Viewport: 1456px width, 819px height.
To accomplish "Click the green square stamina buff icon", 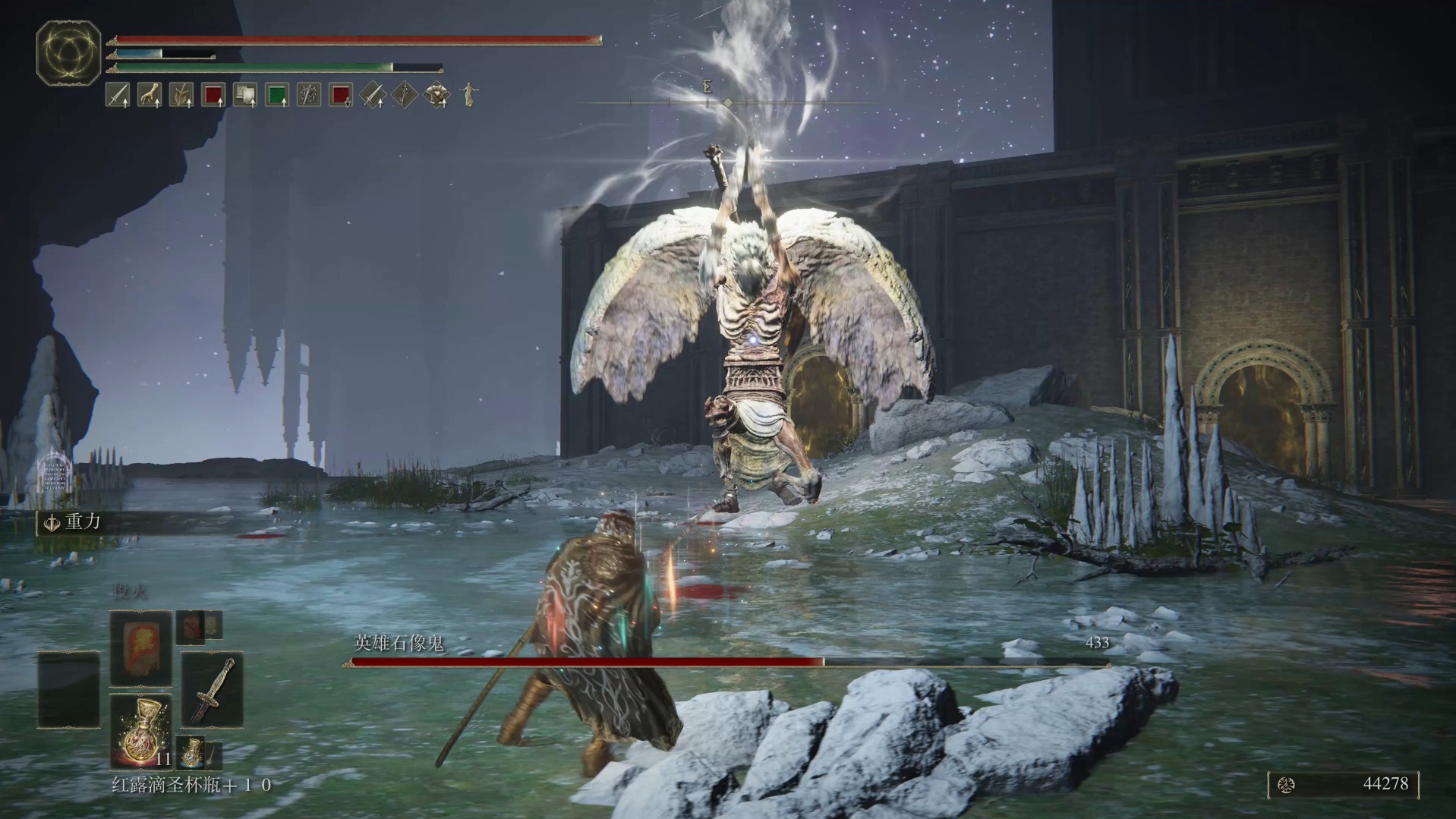I will (x=277, y=95).
